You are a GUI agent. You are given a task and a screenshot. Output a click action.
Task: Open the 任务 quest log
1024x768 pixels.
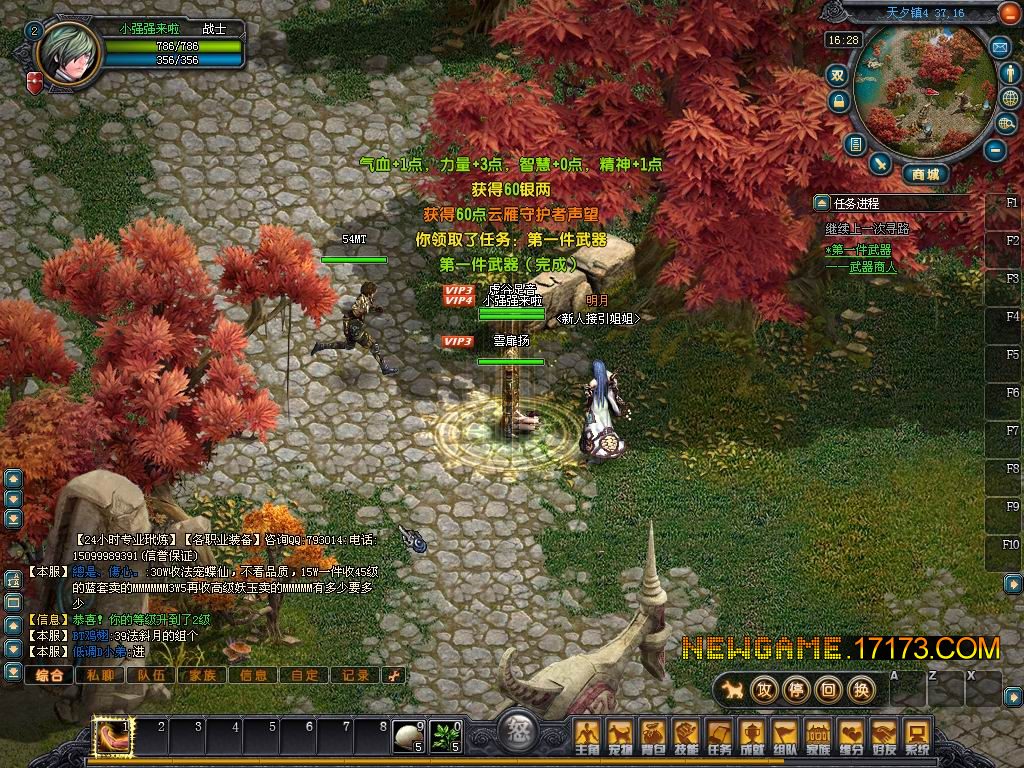point(719,736)
